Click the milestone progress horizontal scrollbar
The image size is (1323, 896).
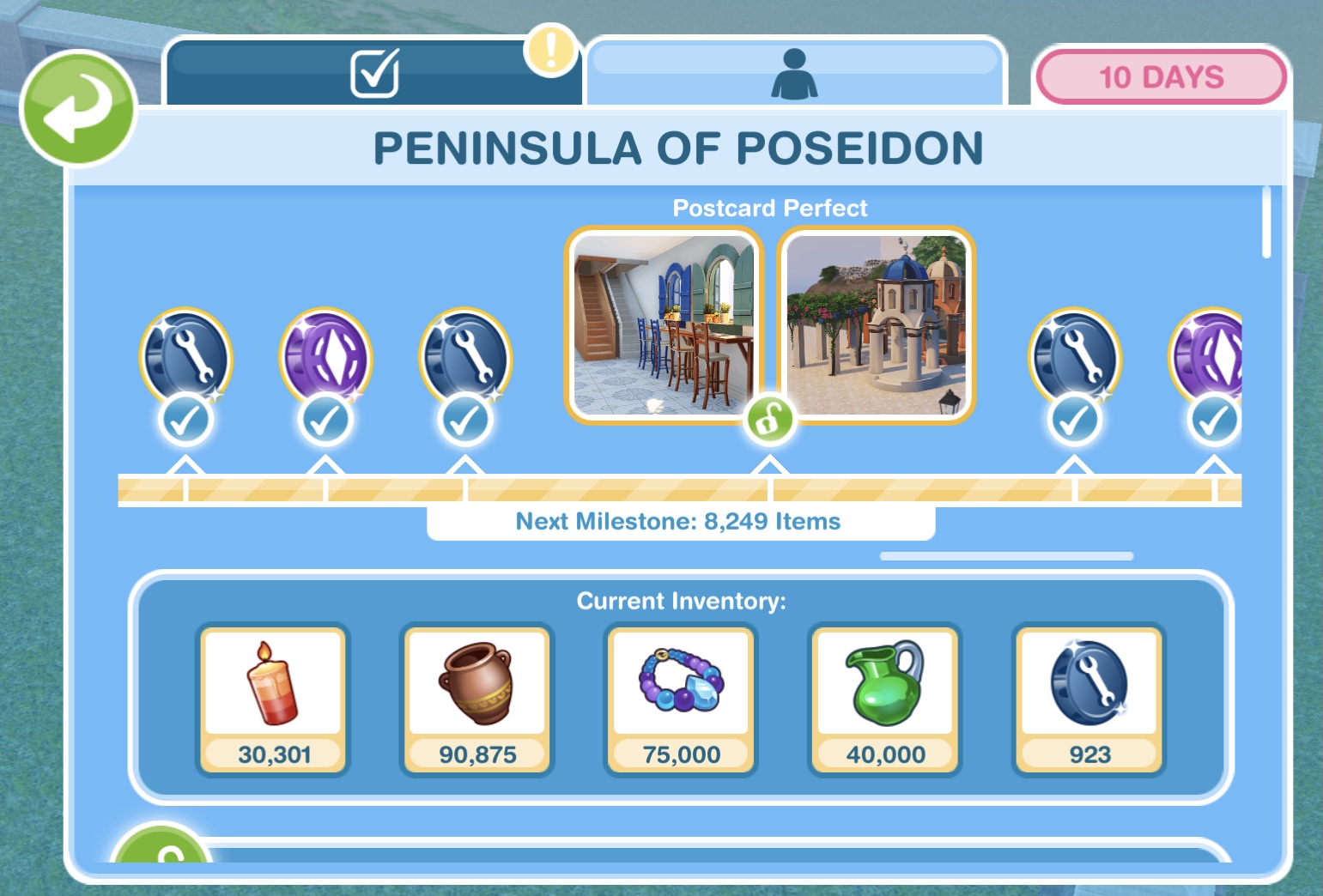pyautogui.click(x=1006, y=556)
